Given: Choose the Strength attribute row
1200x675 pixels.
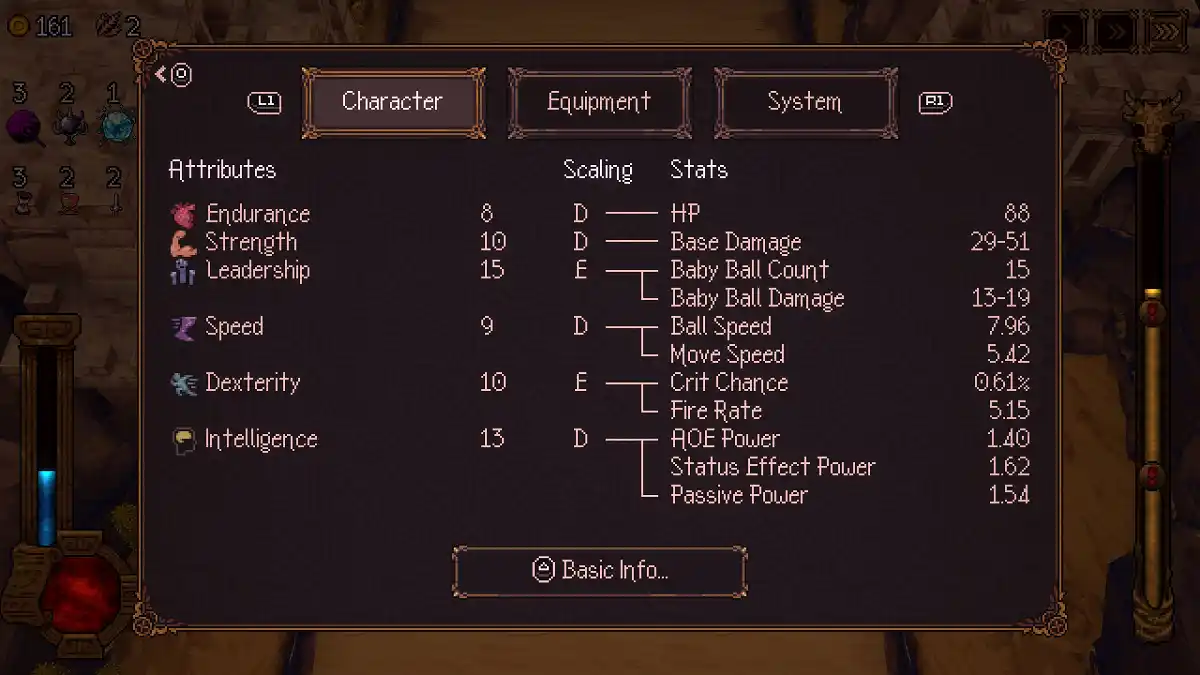Looking at the screenshot, I should coord(250,242).
